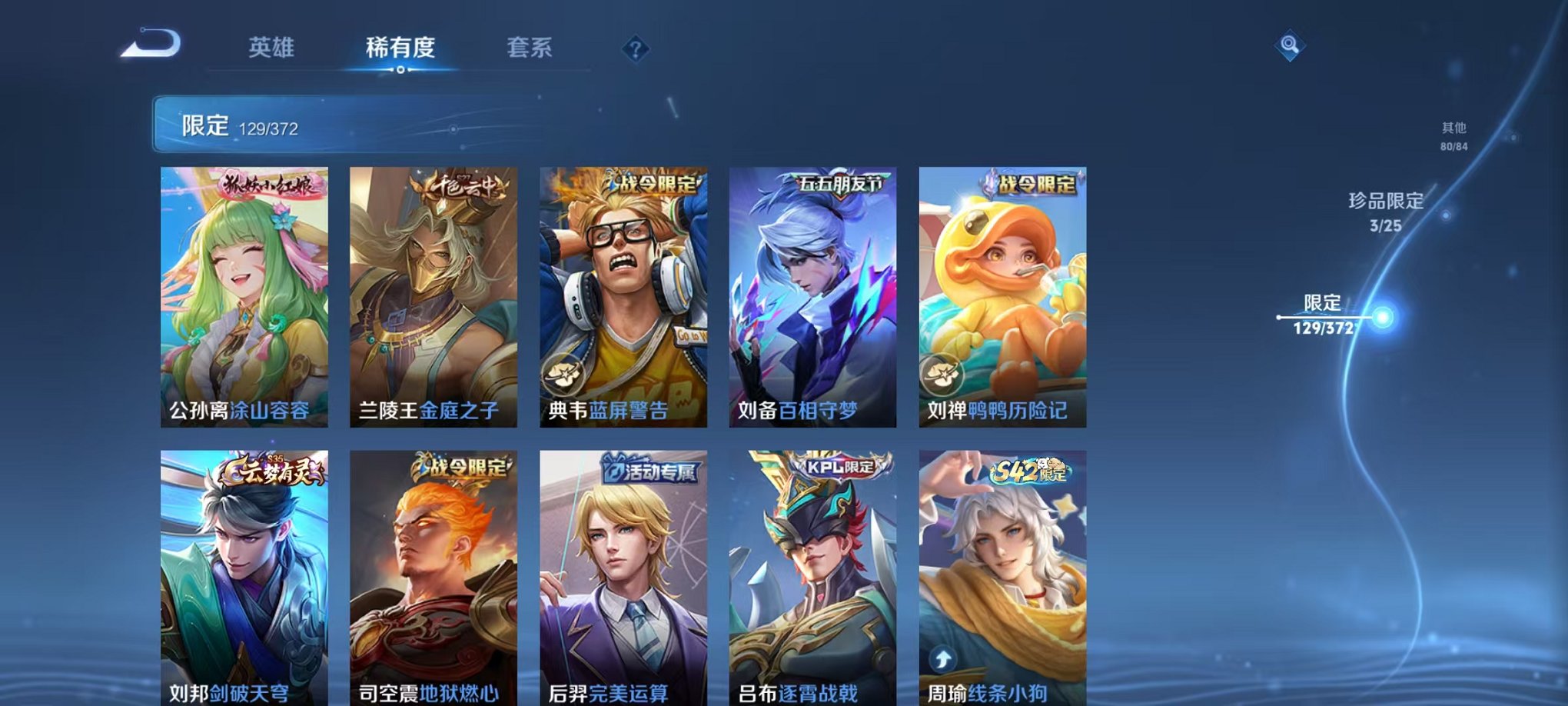This screenshot has width=1568, height=706.
Task: Switch to the 英雄 tab
Action: coord(271,48)
